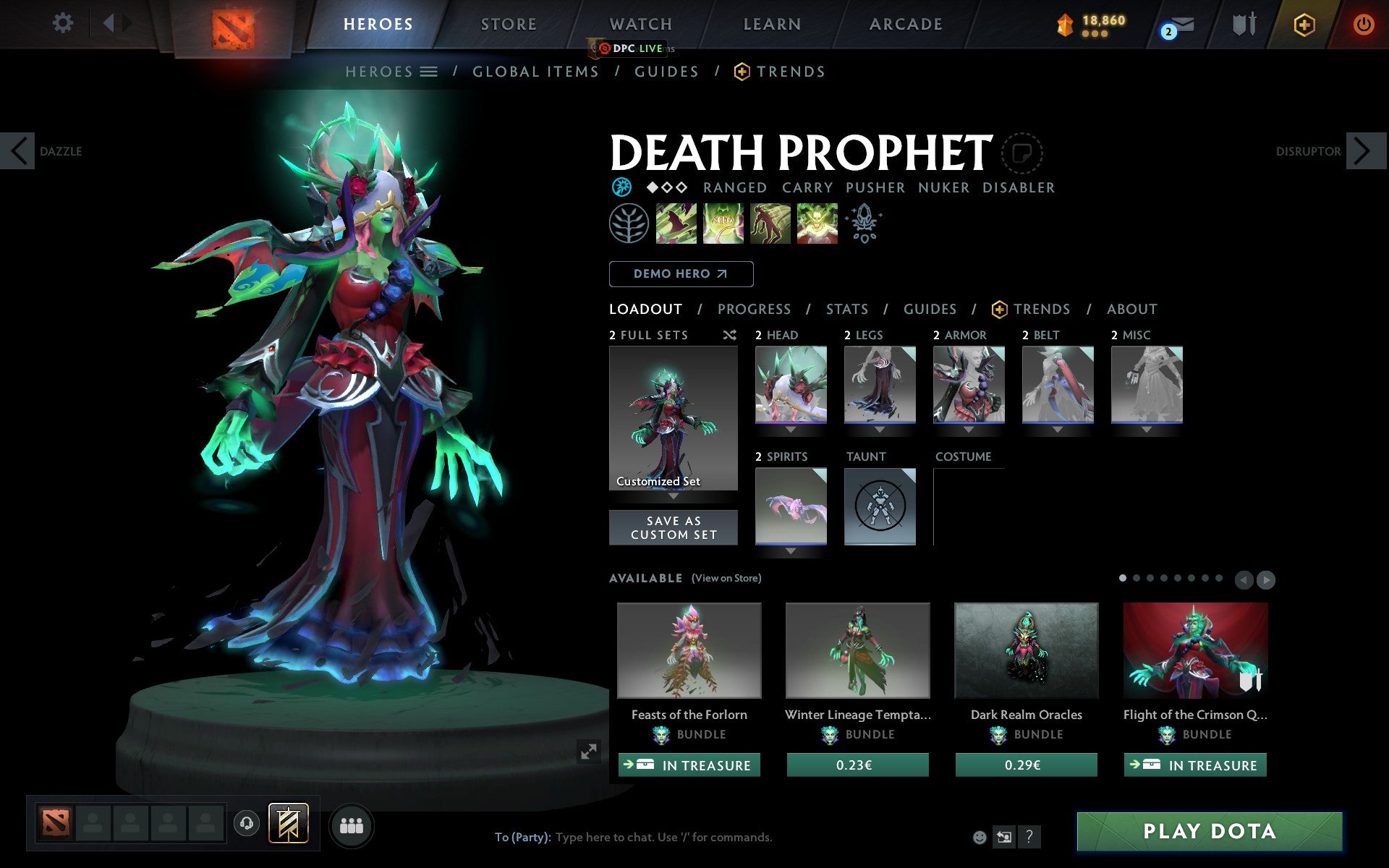Open the Dota Plus hexagon icon
Screen dimensions: 1389x868
pos(1303,23)
